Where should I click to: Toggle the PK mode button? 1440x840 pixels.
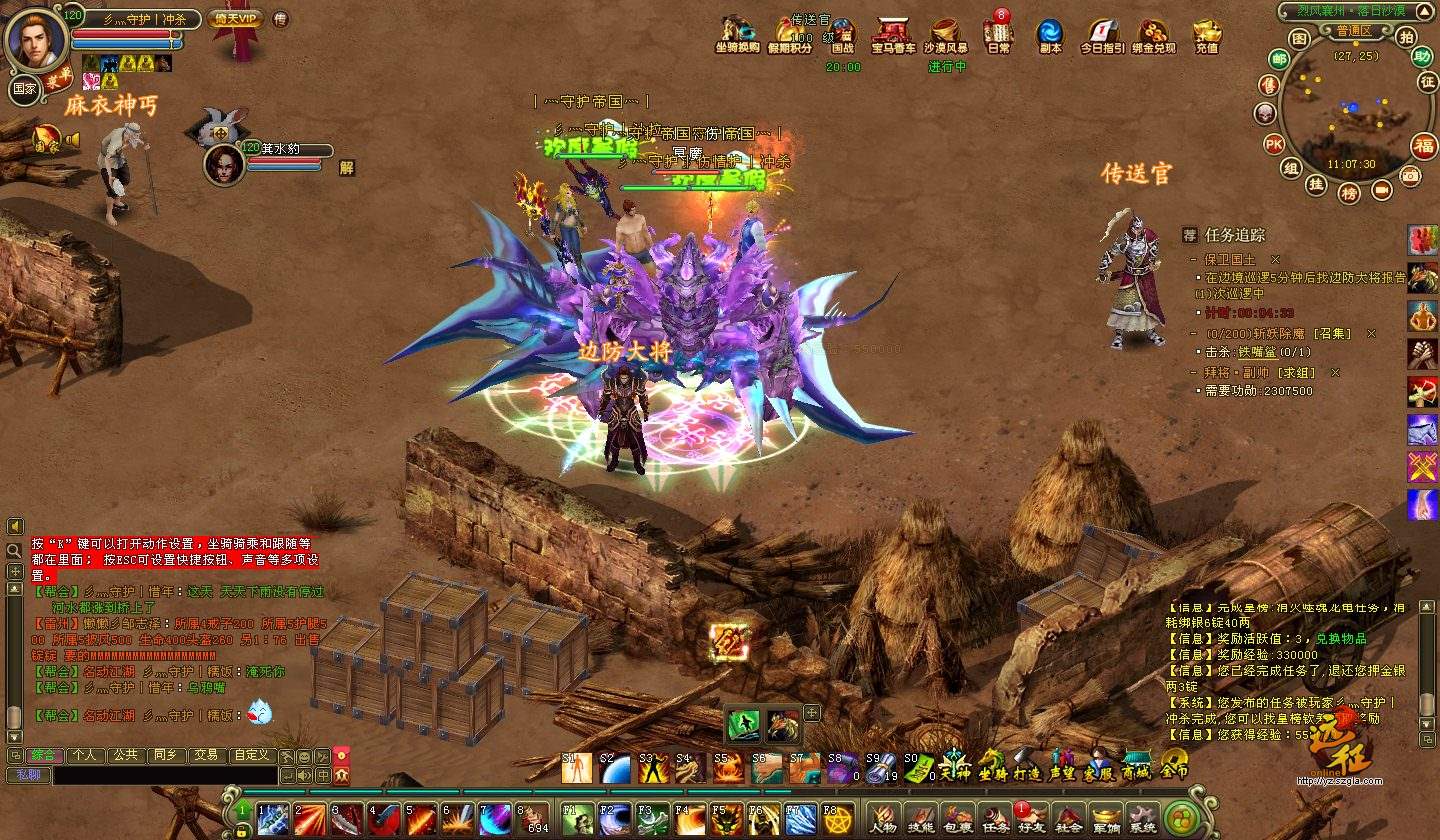pos(1273,144)
